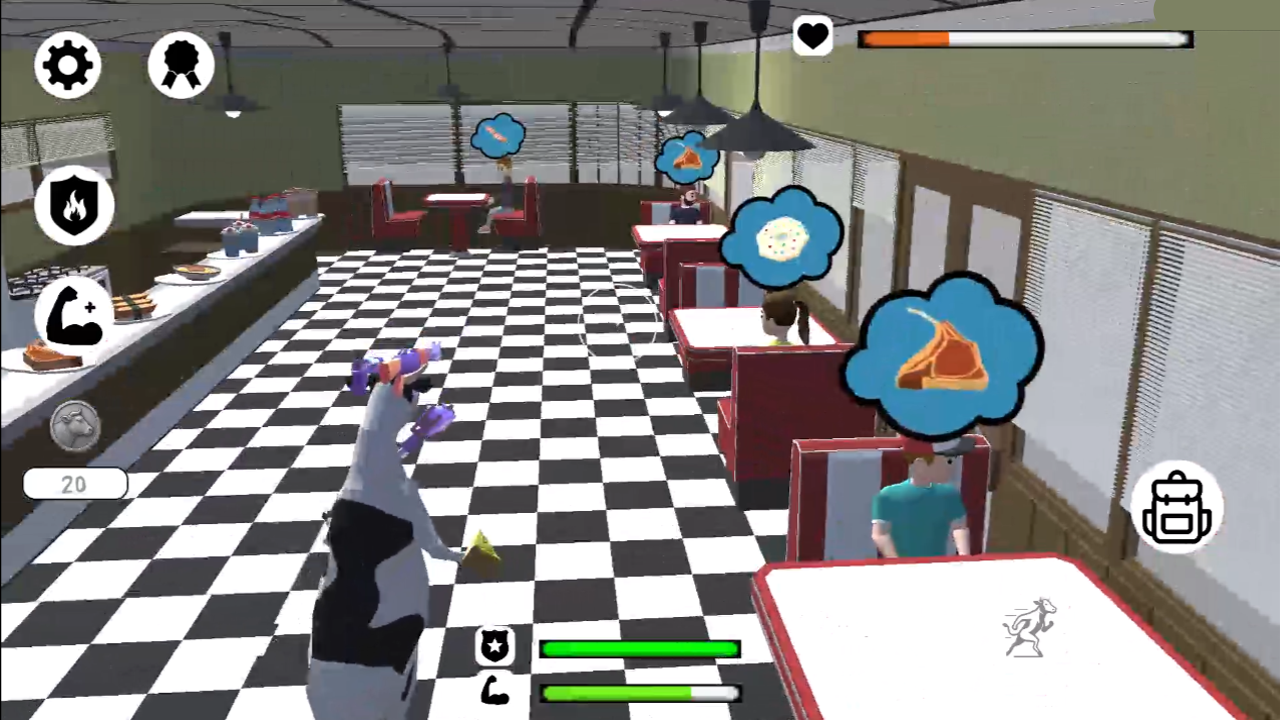Tap the running cow sprint indicator
1280x720 pixels.
pyautogui.click(x=1030, y=625)
